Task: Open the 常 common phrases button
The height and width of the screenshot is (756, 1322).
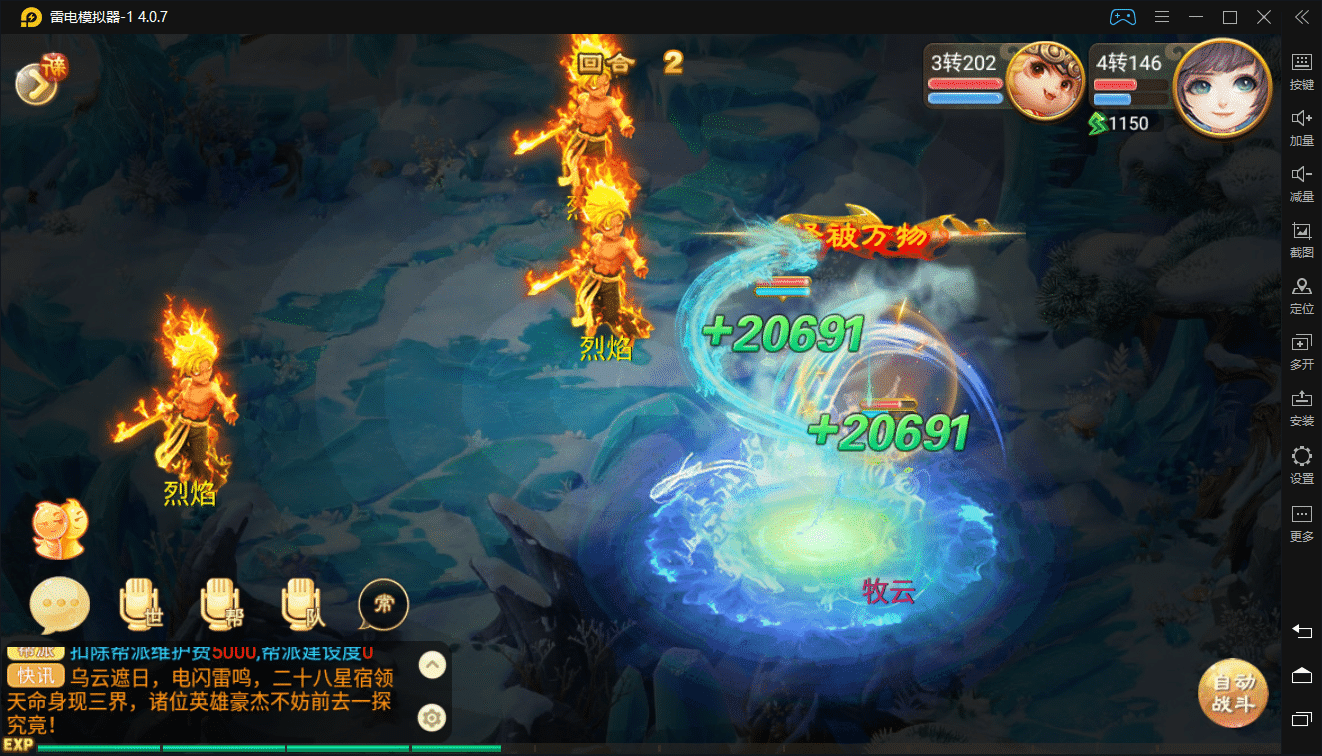Action: pos(383,605)
